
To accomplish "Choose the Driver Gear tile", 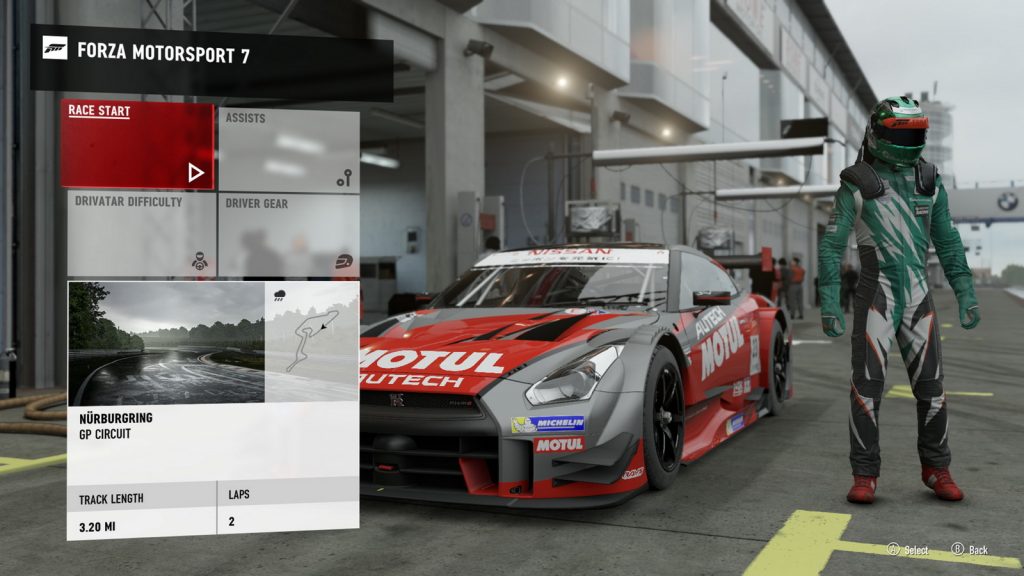I will pyautogui.click(x=289, y=235).
